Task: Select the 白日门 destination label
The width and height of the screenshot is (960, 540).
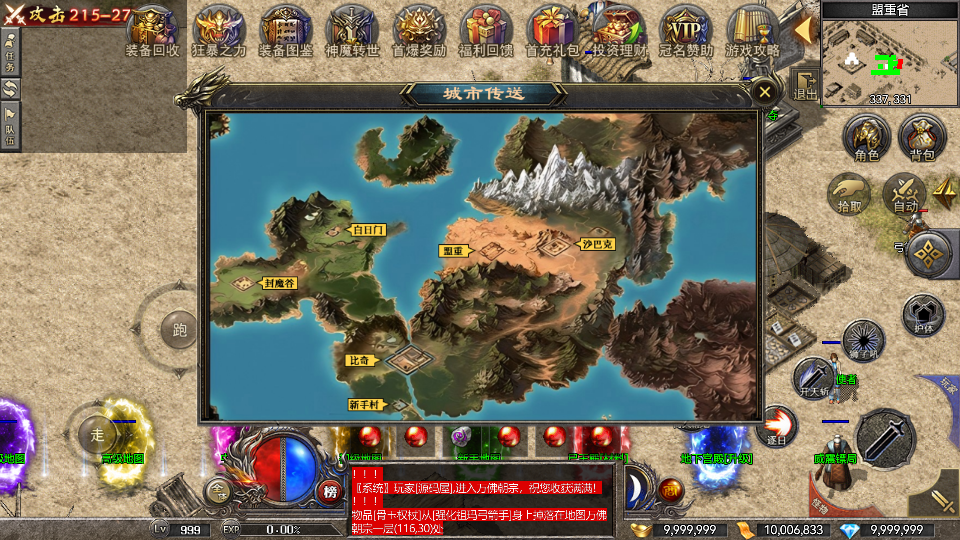Action: 367,229
